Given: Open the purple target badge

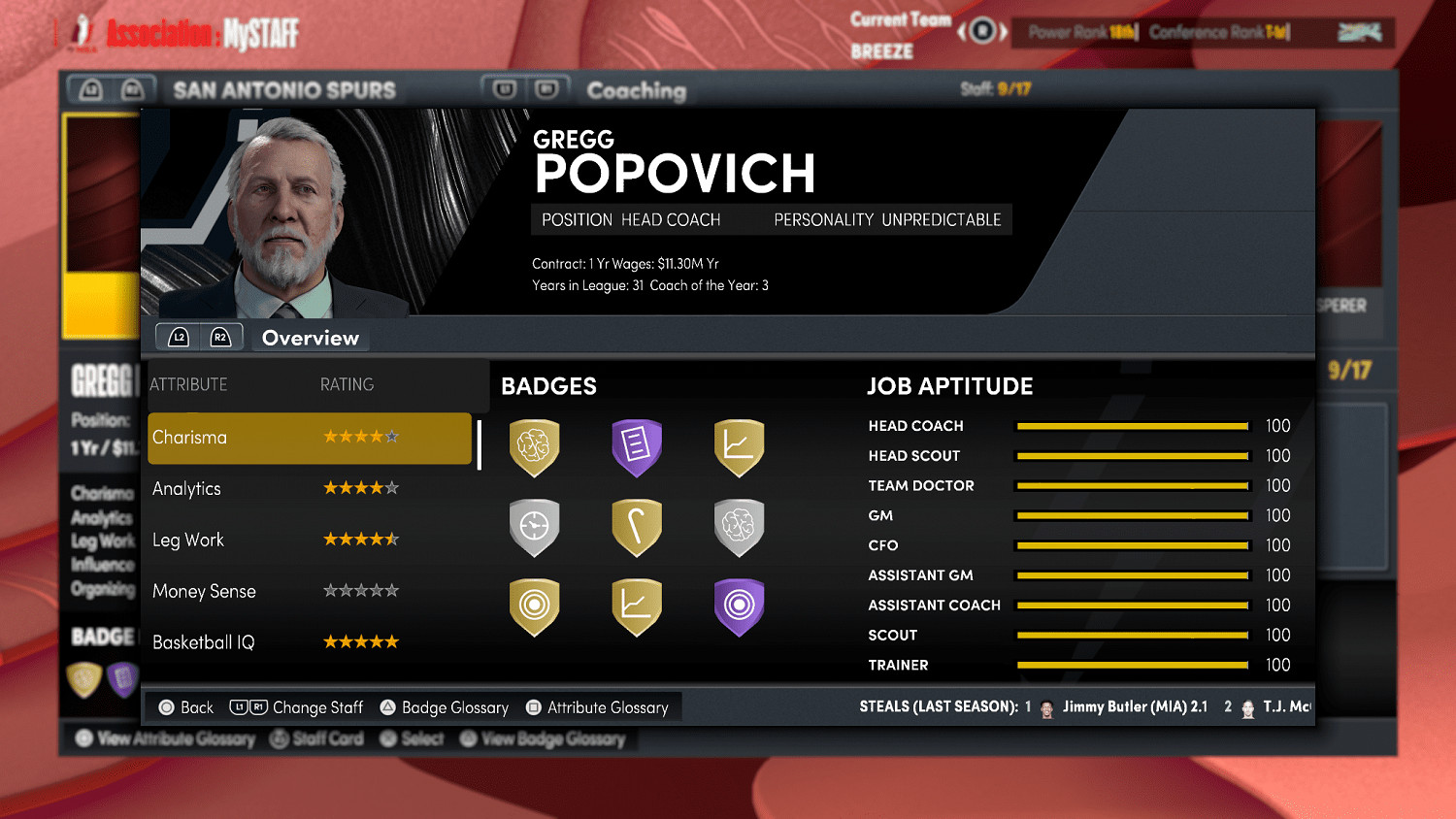Looking at the screenshot, I should pos(740,606).
